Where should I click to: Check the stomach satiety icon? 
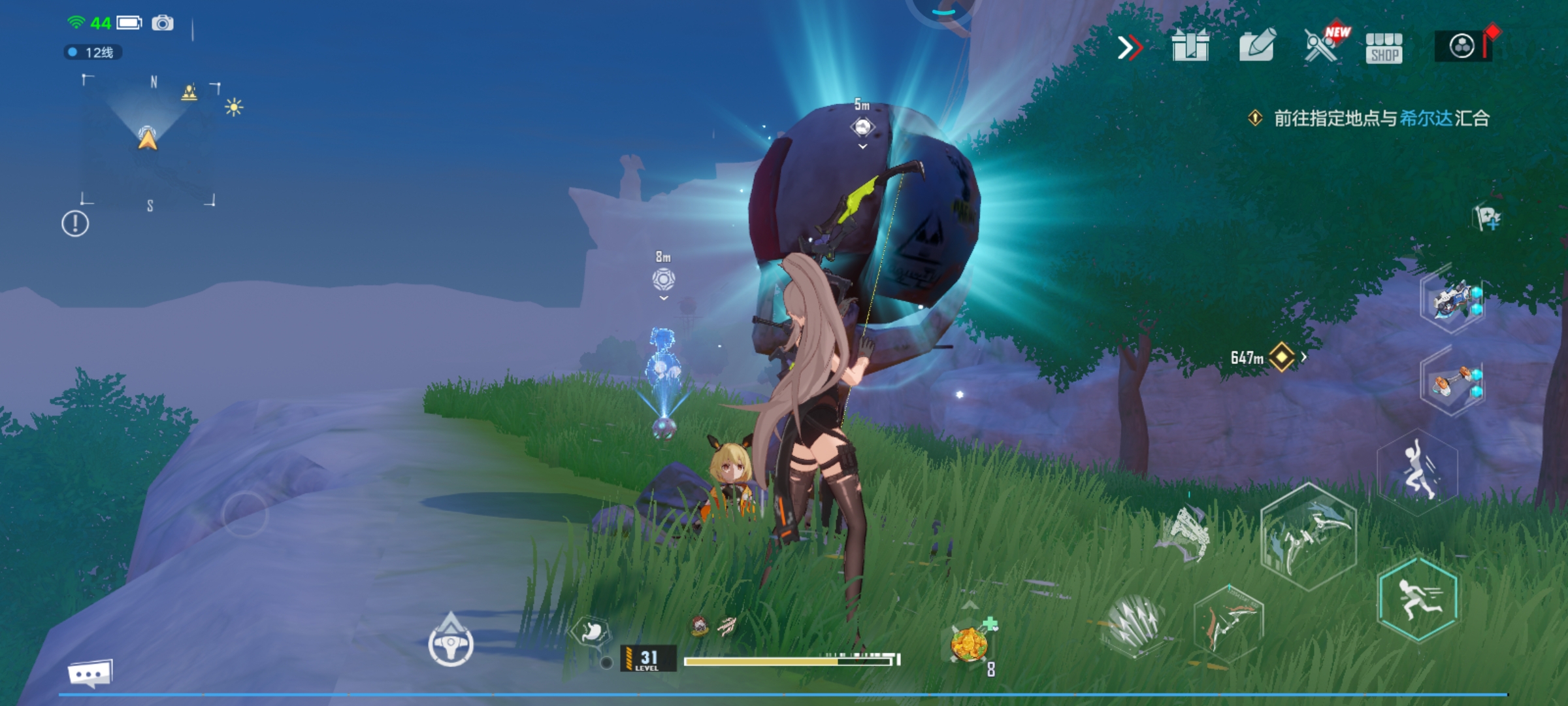click(x=590, y=631)
